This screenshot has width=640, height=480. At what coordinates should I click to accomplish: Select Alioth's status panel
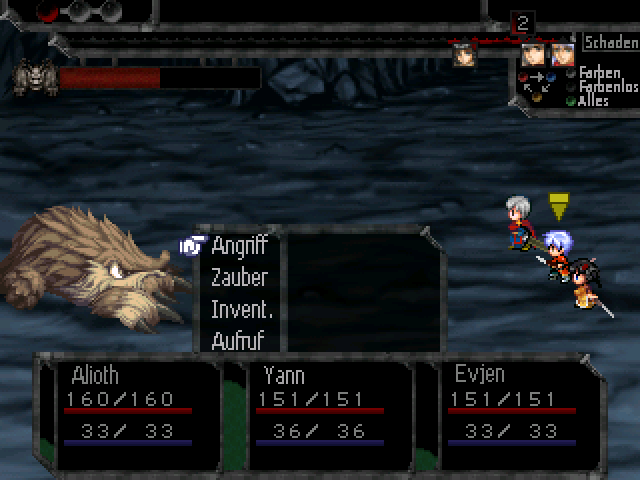129,412
